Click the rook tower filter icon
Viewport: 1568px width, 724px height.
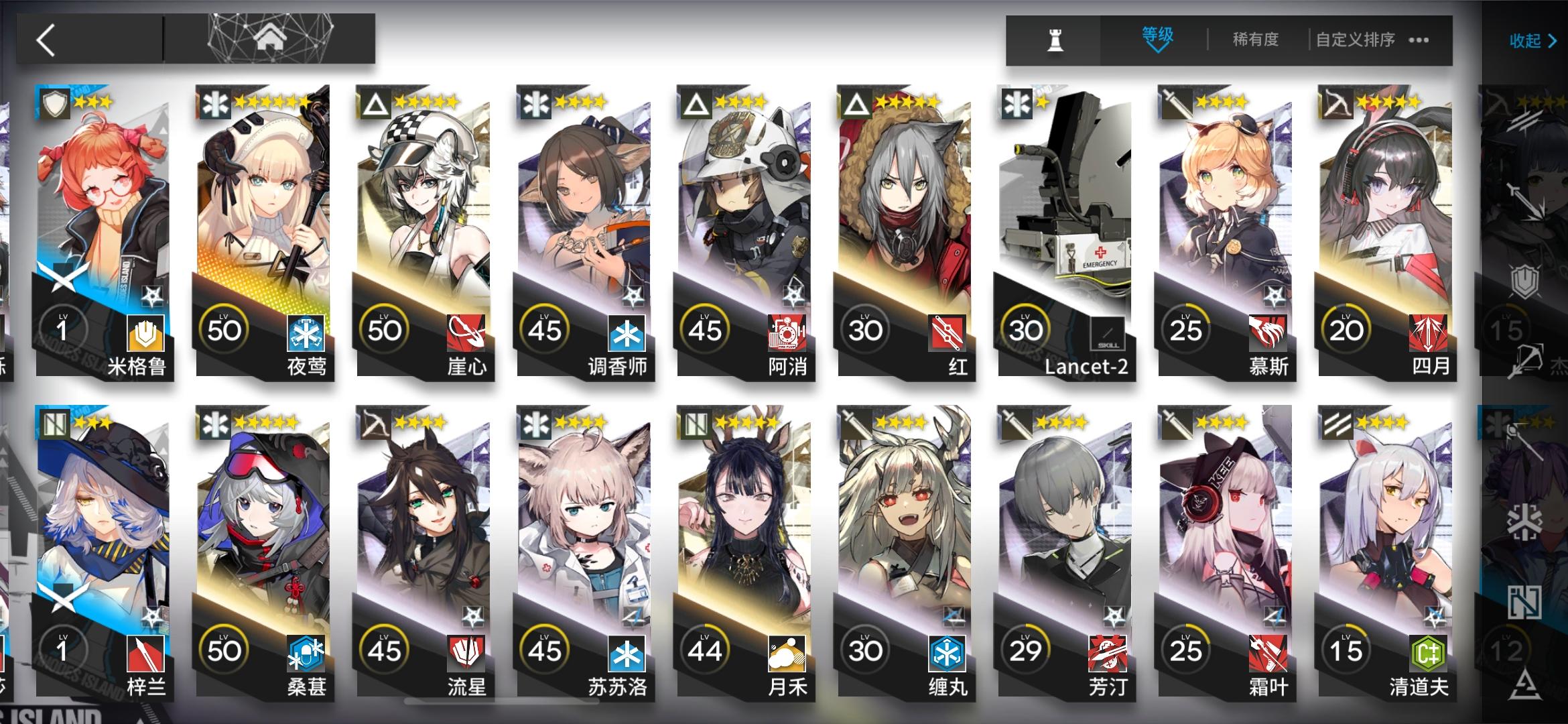click(1053, 40)
